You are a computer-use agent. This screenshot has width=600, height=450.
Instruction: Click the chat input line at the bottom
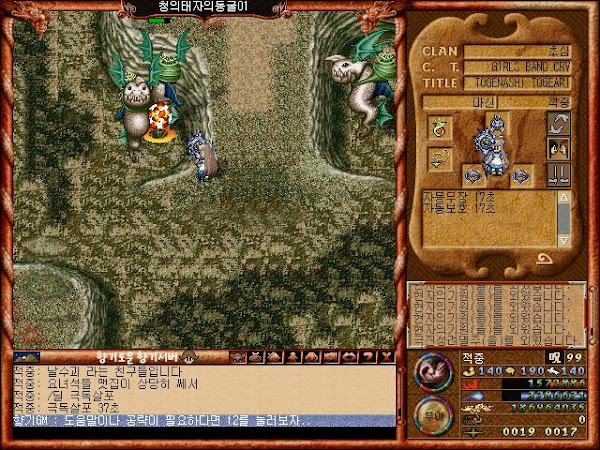[200, 420]
